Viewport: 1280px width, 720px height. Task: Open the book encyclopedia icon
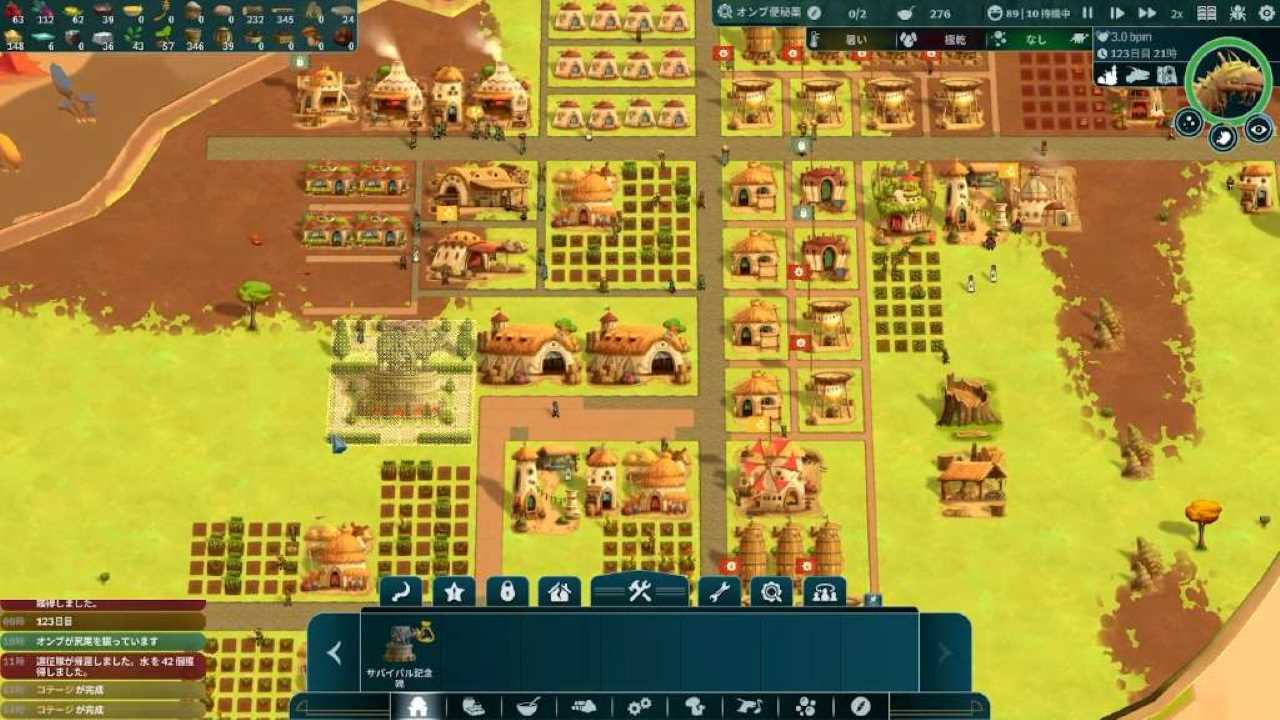(x=1207, y=13)
